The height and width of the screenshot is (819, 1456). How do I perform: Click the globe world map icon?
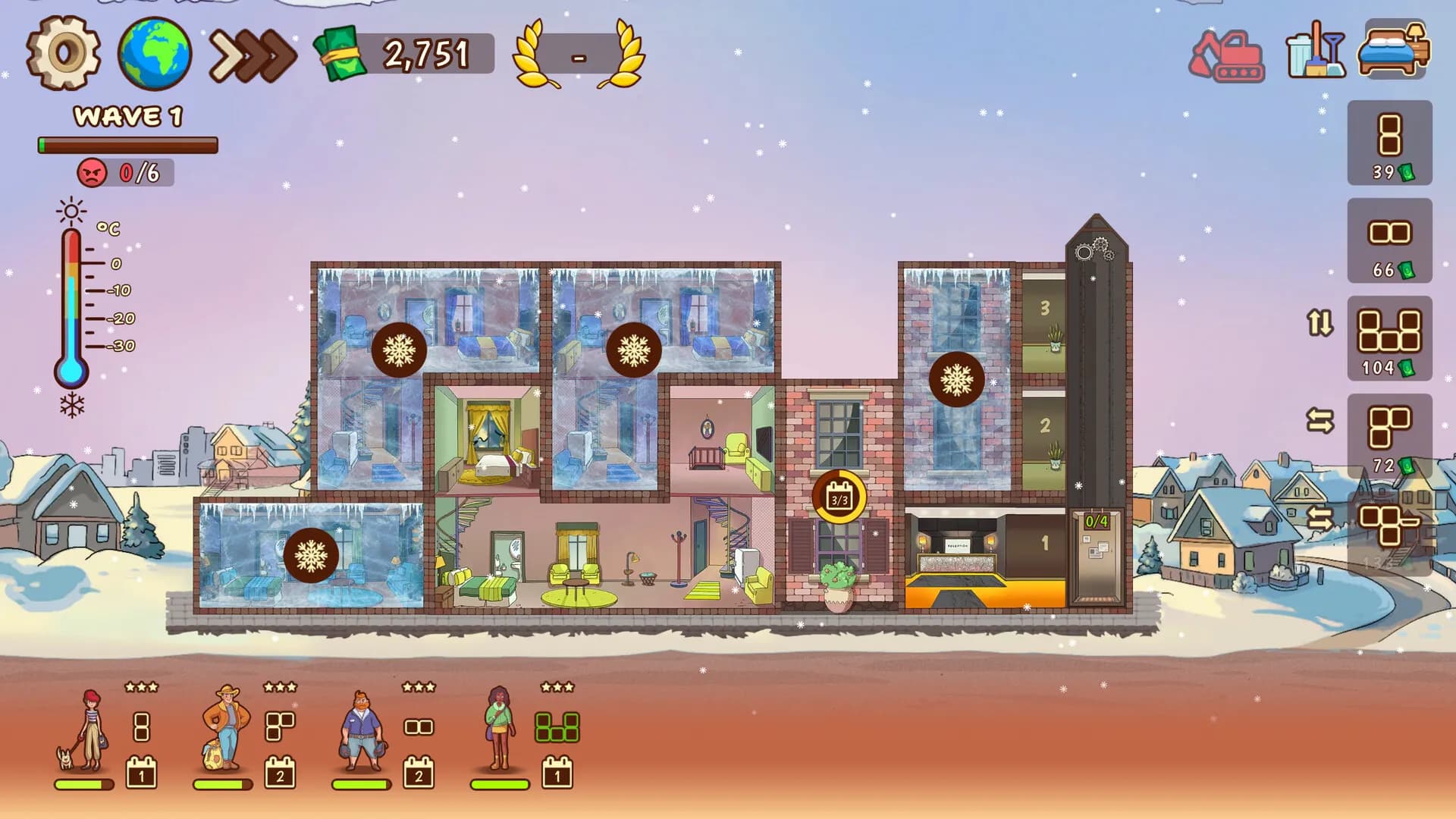[x=154, y=53]
